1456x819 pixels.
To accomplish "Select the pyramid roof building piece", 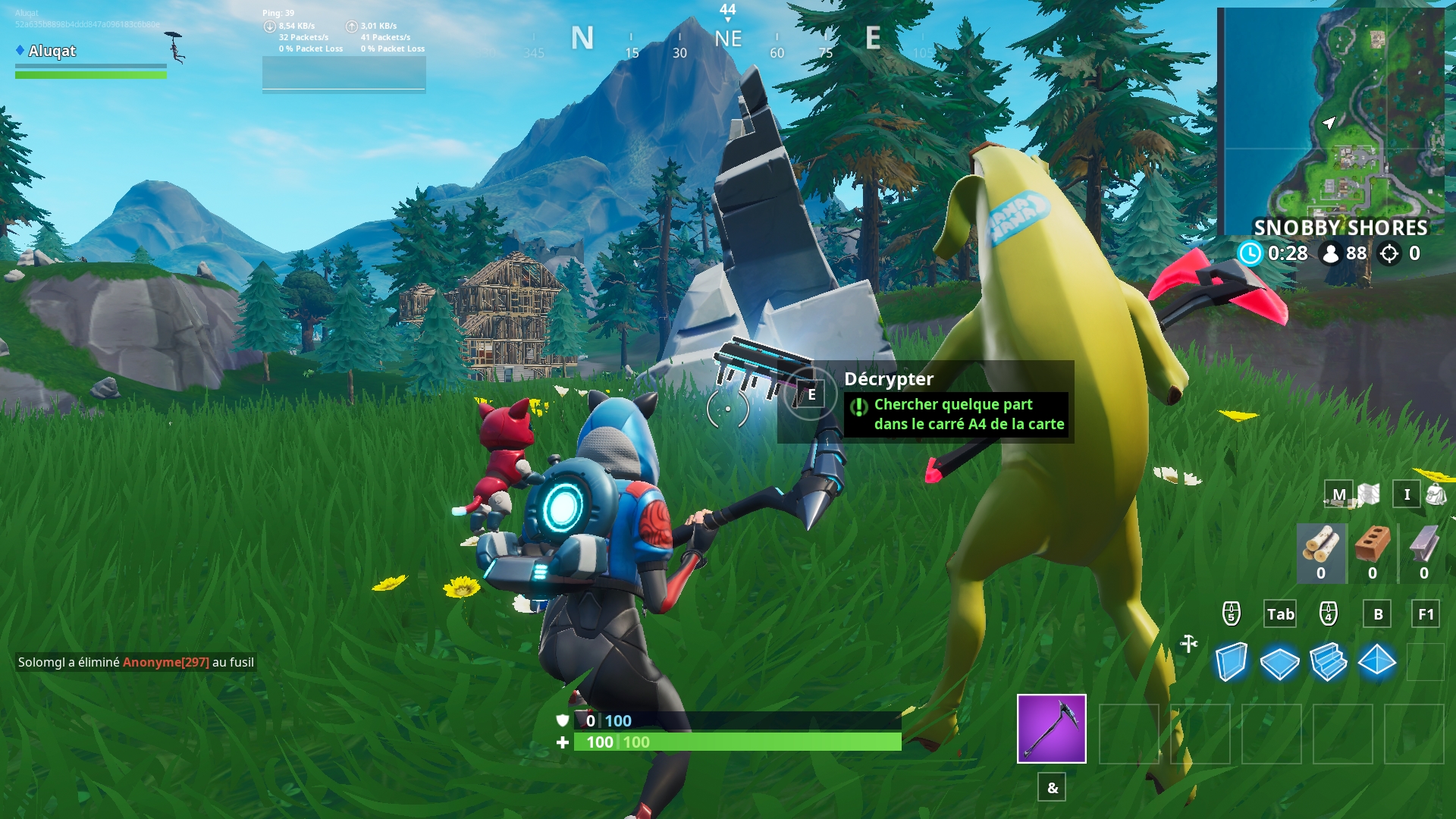I will click(x=1376, y=662).
